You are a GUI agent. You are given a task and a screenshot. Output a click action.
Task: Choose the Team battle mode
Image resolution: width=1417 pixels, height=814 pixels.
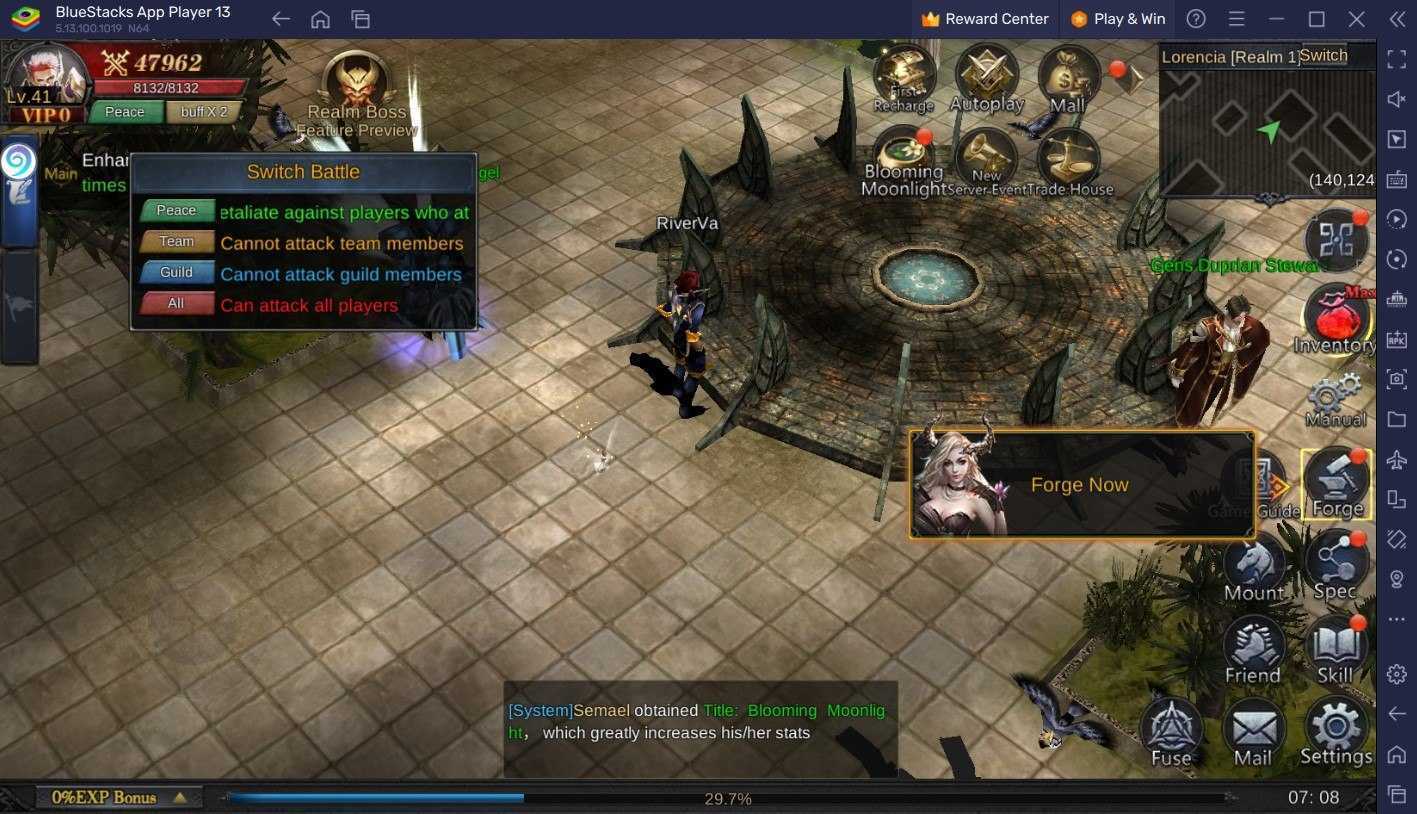coord(177,242)
